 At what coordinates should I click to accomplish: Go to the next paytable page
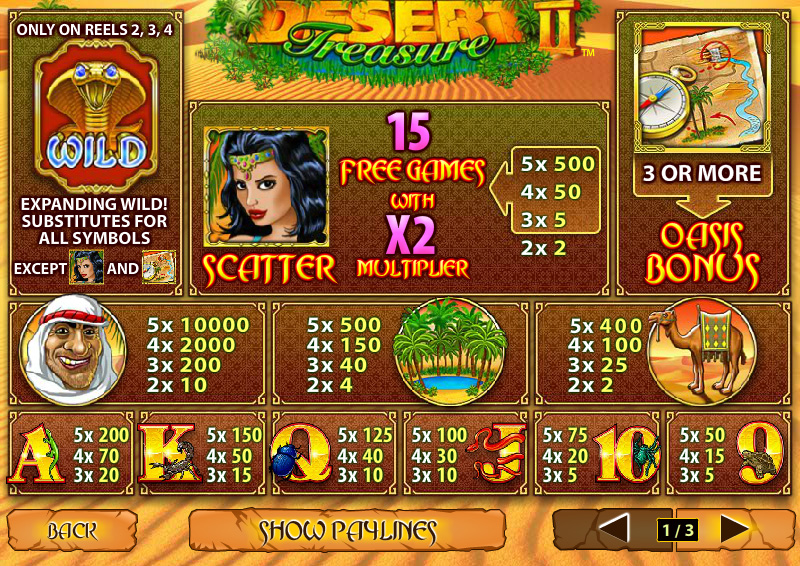pos(736,528)
